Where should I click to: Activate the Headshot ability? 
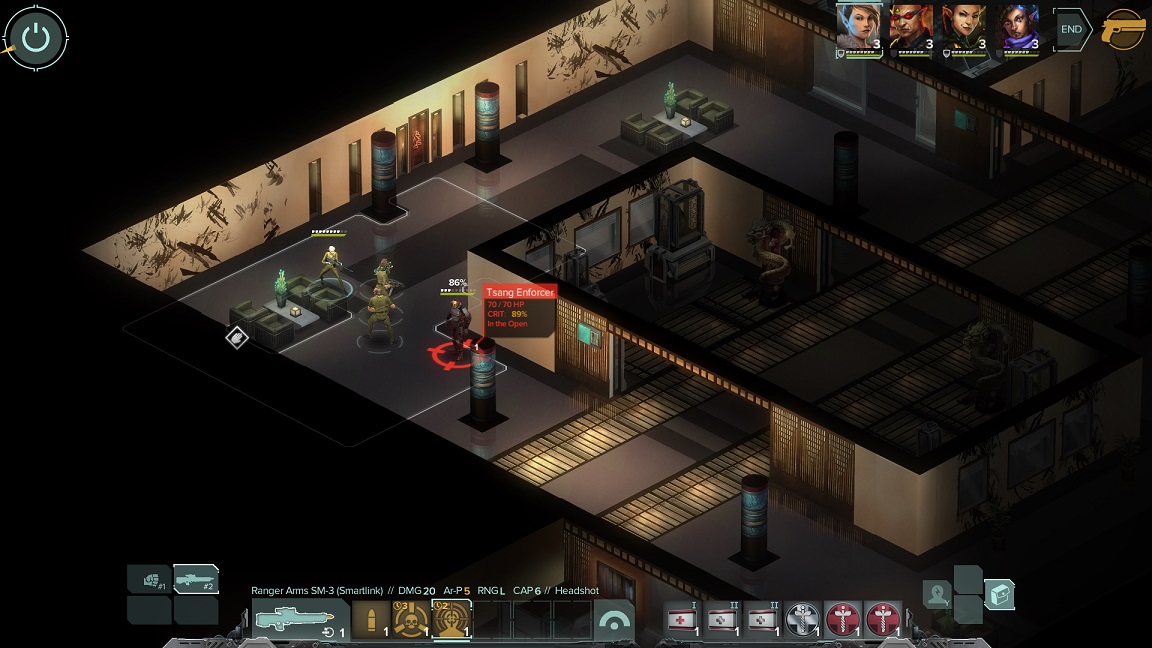point(451,620)
